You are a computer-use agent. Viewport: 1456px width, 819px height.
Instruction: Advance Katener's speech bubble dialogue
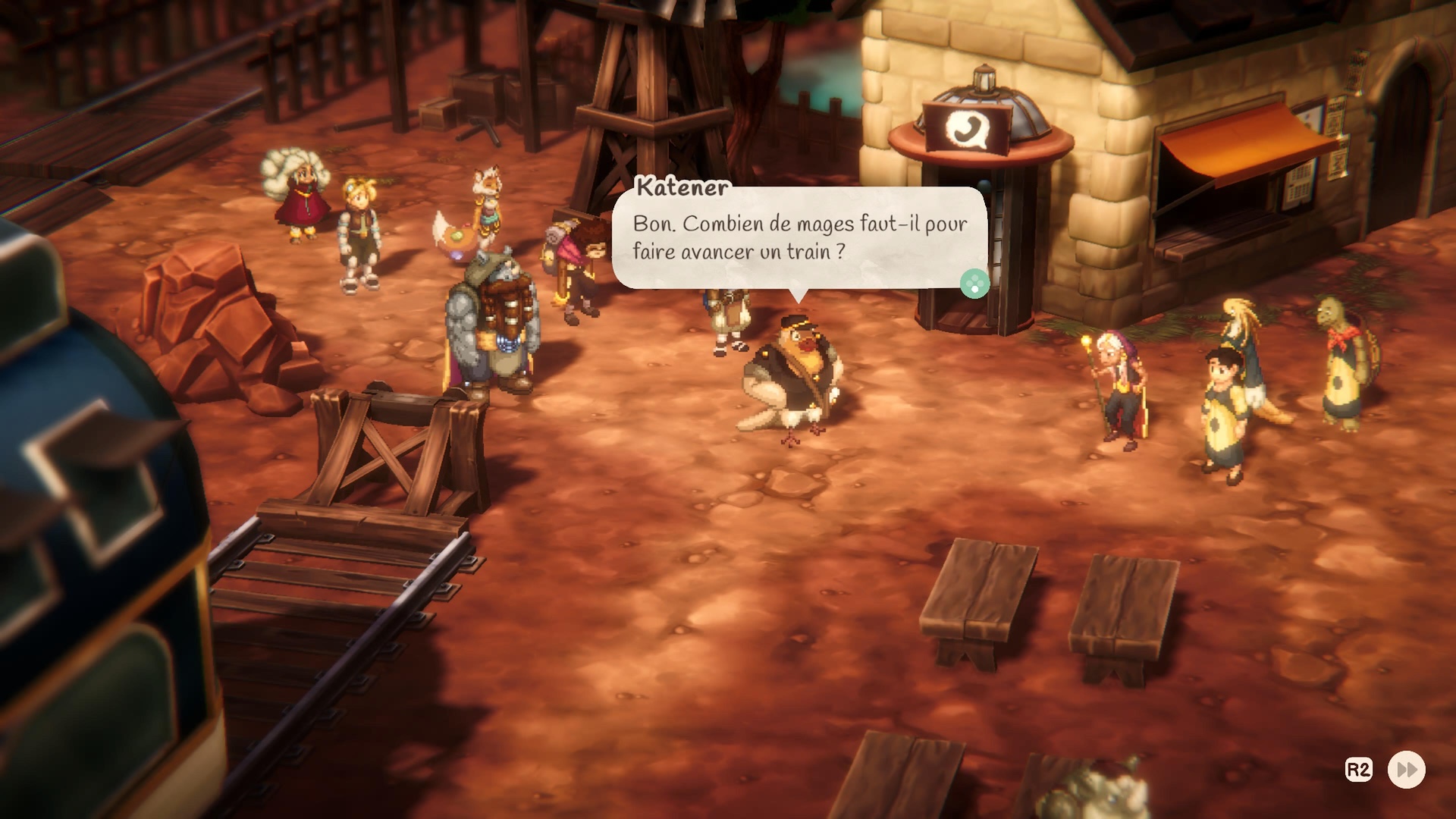[x=974, y=284]
